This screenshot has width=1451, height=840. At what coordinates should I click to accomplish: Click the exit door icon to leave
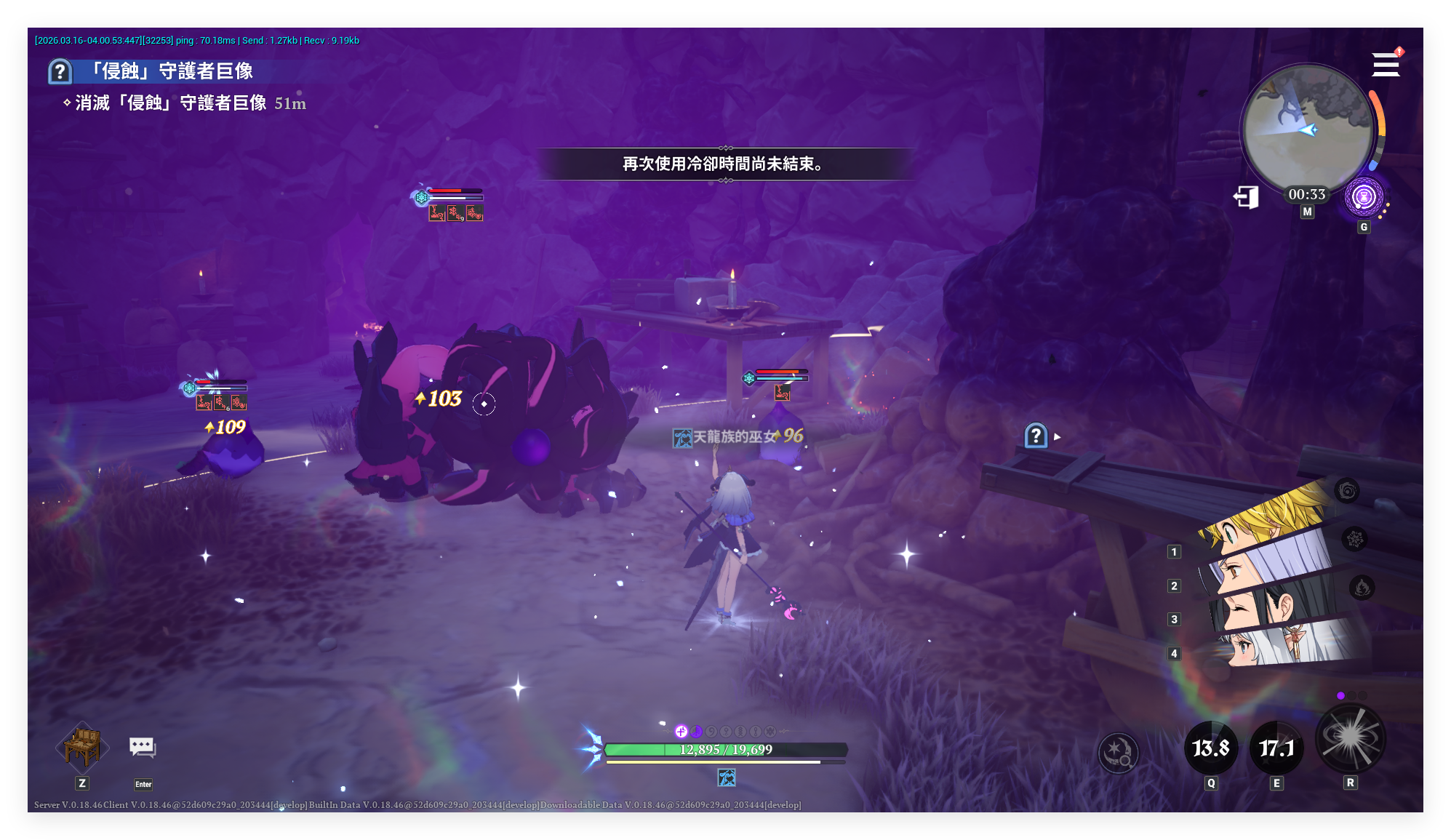pyautogui.click(x=1246, y=197)
